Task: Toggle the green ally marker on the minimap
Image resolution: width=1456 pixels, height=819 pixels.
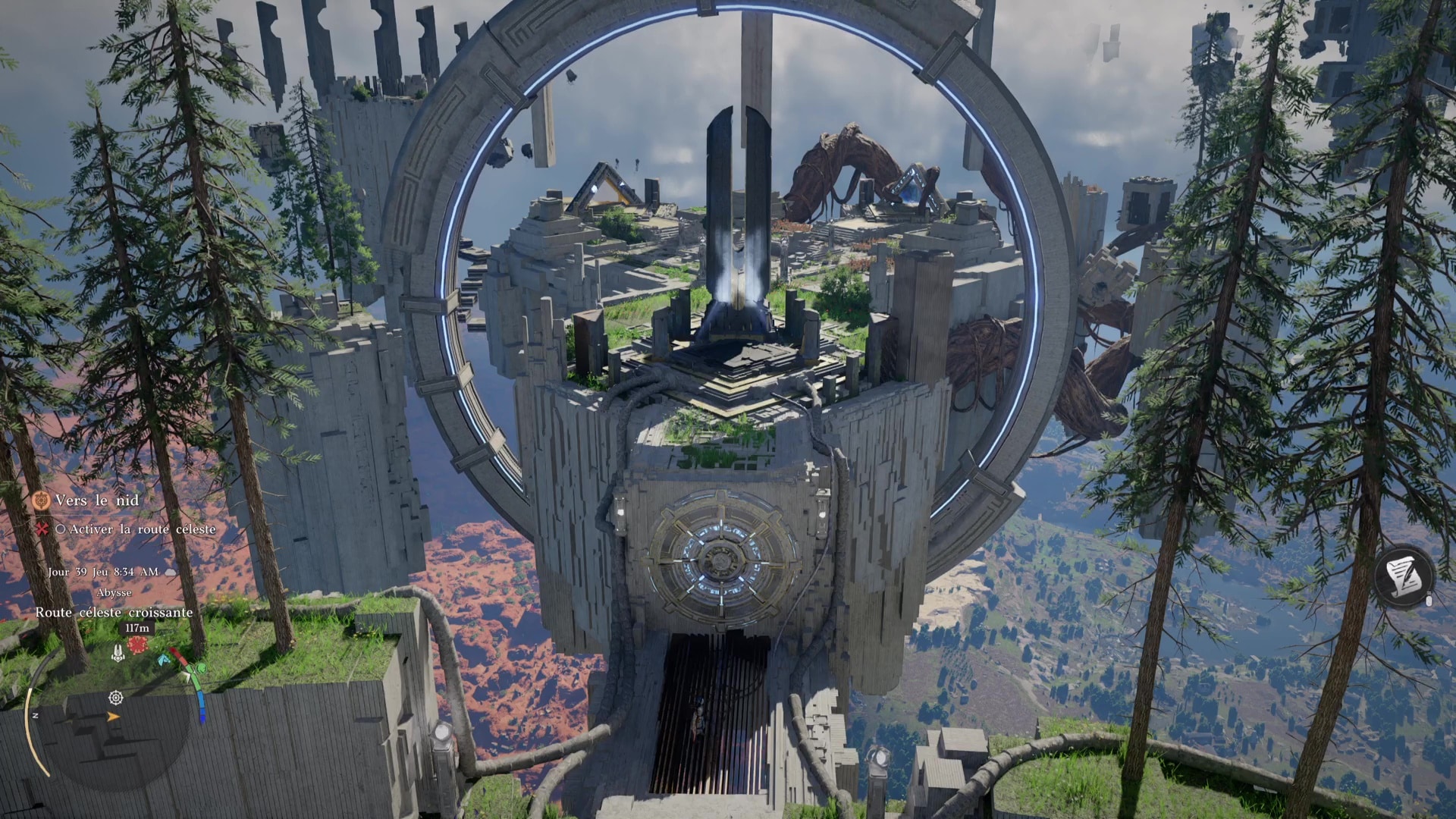Action: coord(201,669)
